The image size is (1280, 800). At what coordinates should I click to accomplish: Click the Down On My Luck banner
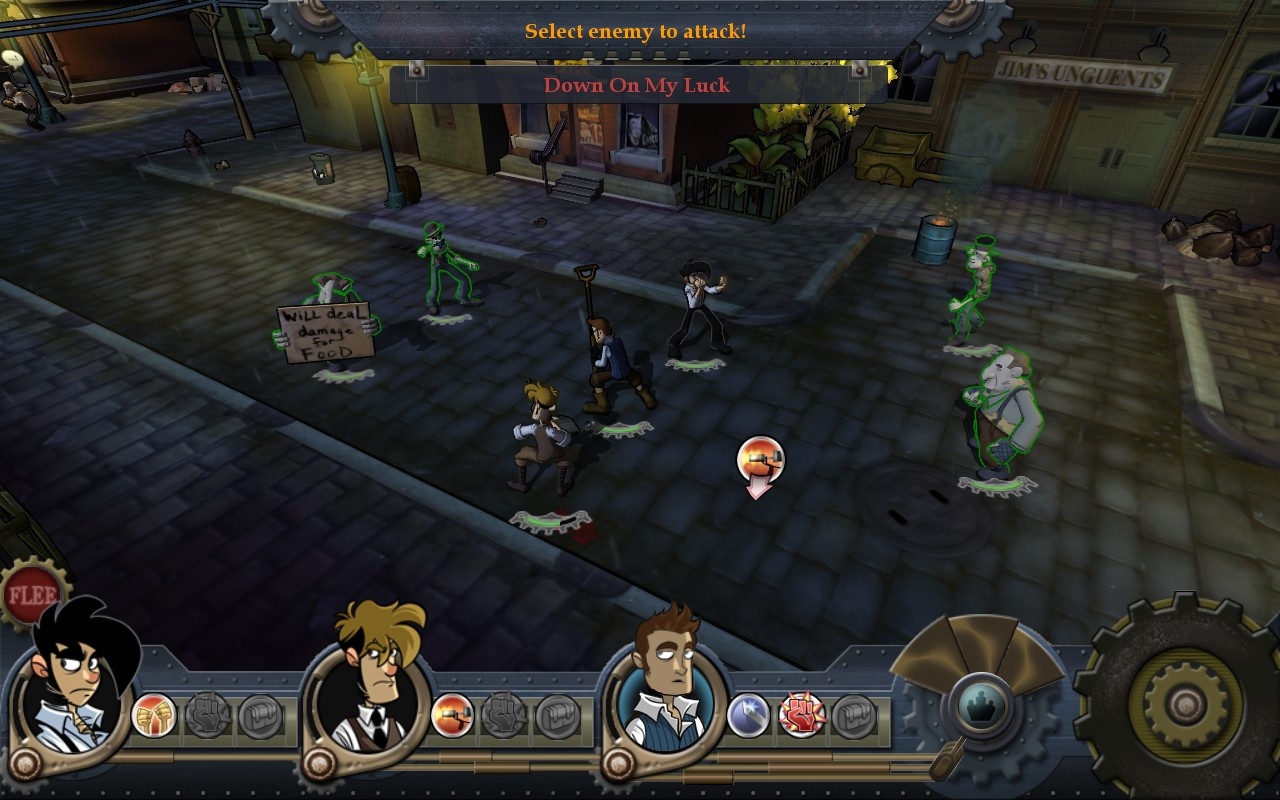pos(640,85)
